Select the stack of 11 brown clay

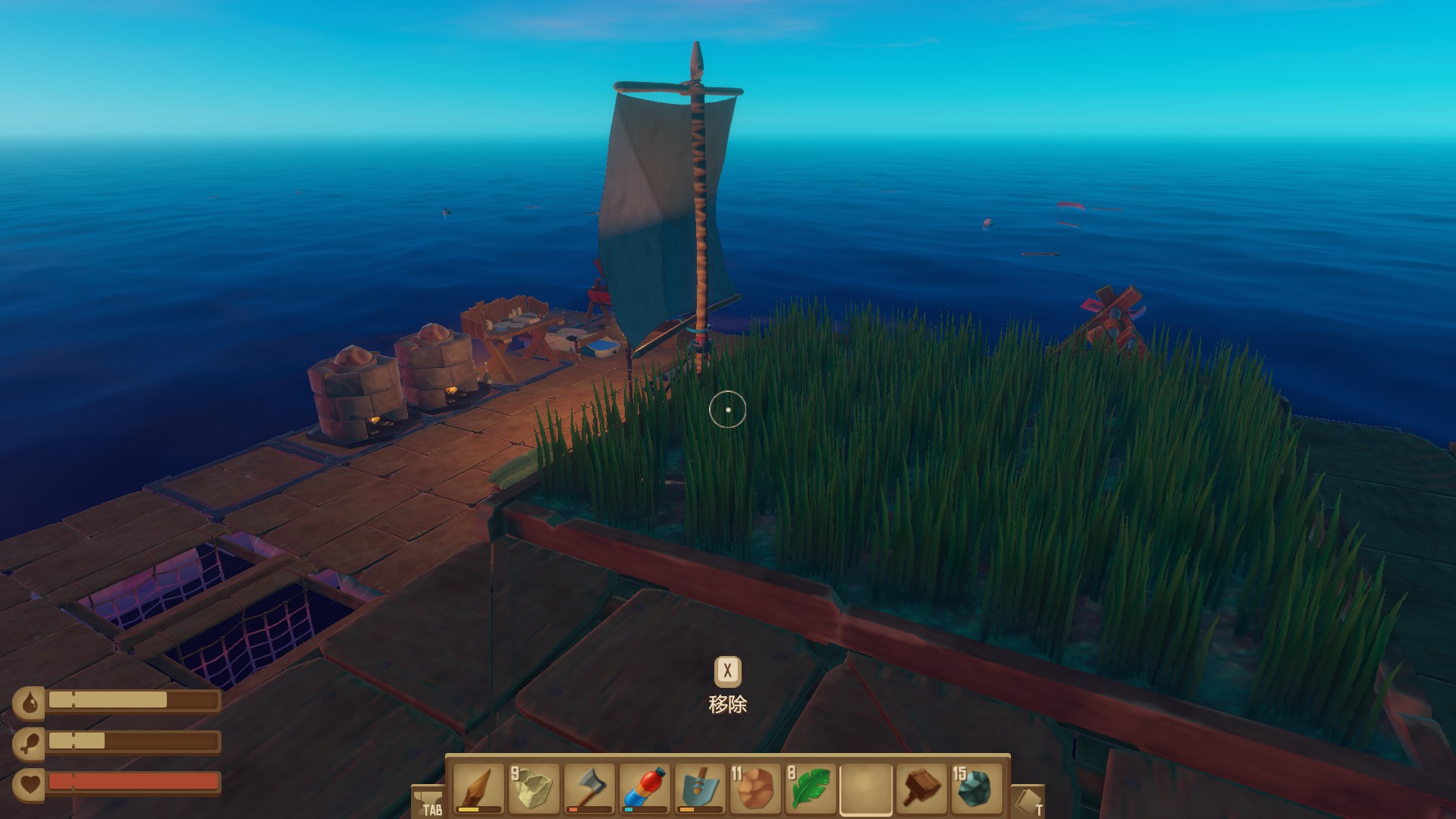pyautogui.click(x=755, y=789)
